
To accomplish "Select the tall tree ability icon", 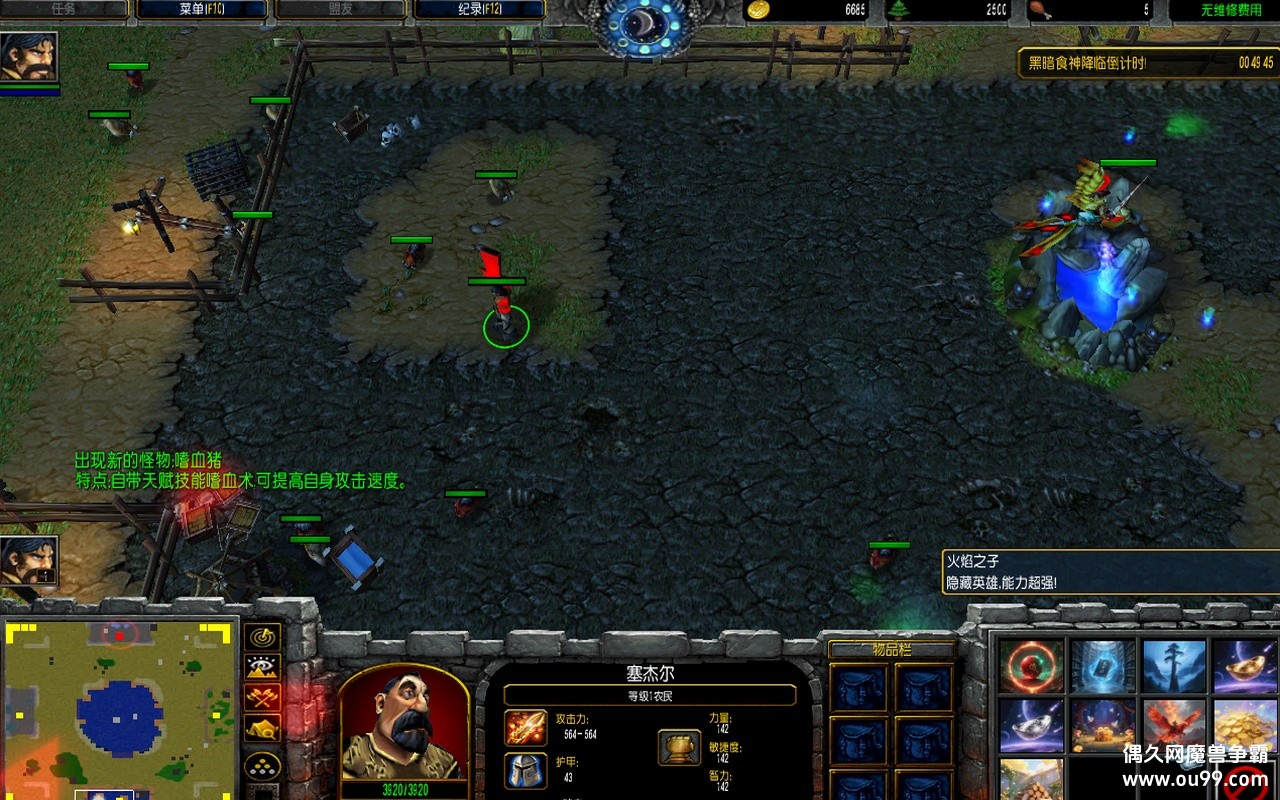I will click(x=1174, y=667).
